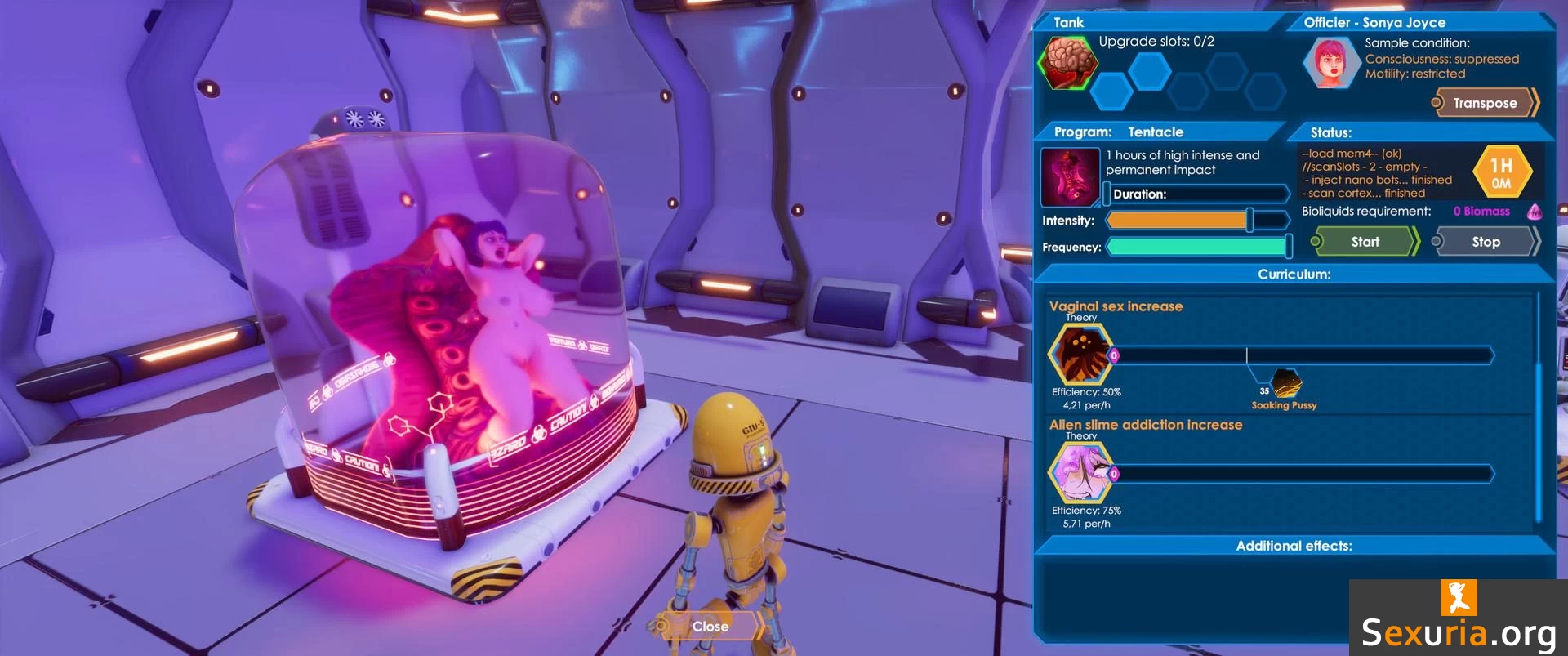Screen dimensions: 1568x656
Task: Select the brain tank icon
Action: (1067, 63)
